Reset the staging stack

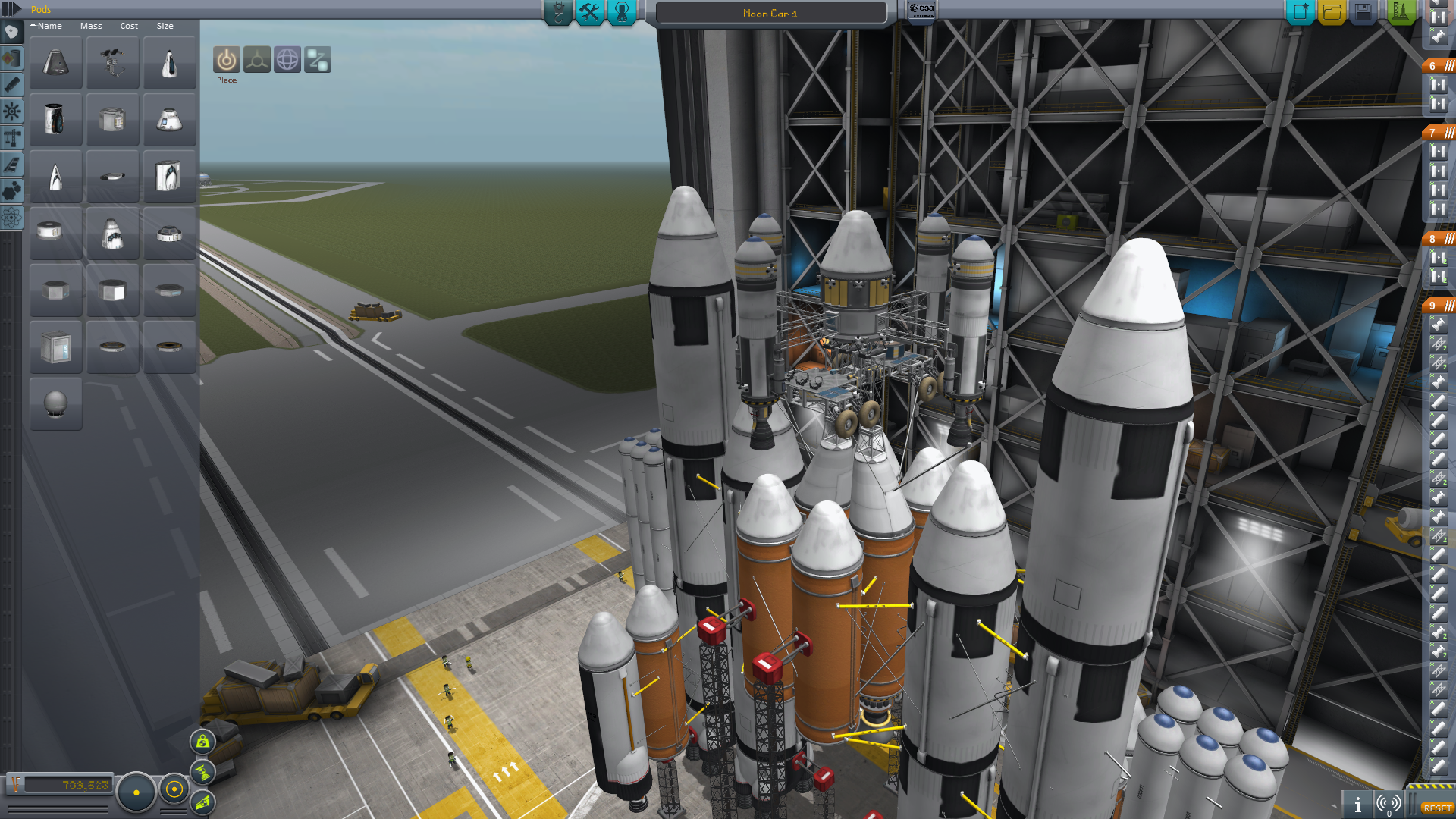click(x=1437, y=808)
